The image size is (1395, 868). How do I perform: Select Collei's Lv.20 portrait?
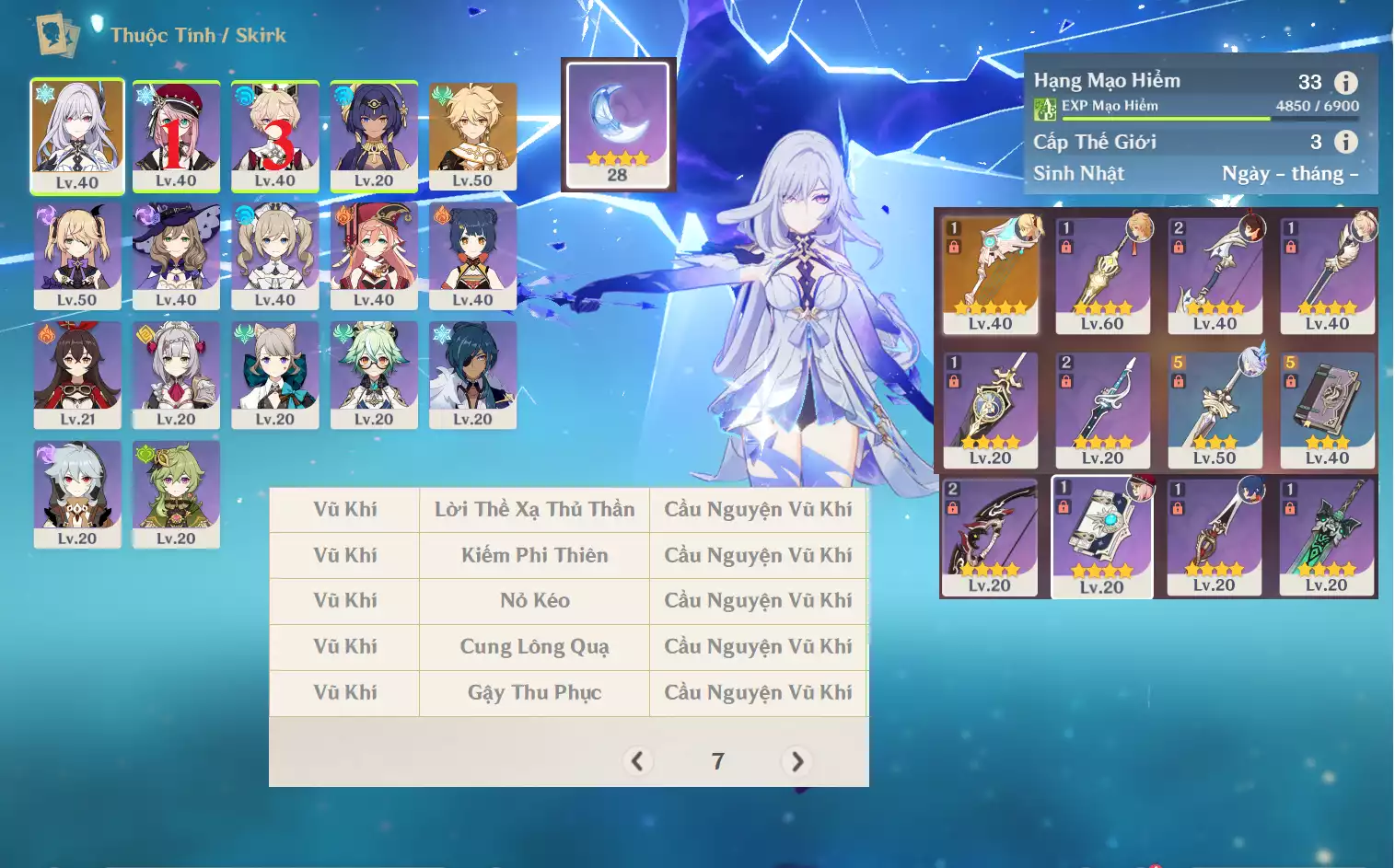176,493
